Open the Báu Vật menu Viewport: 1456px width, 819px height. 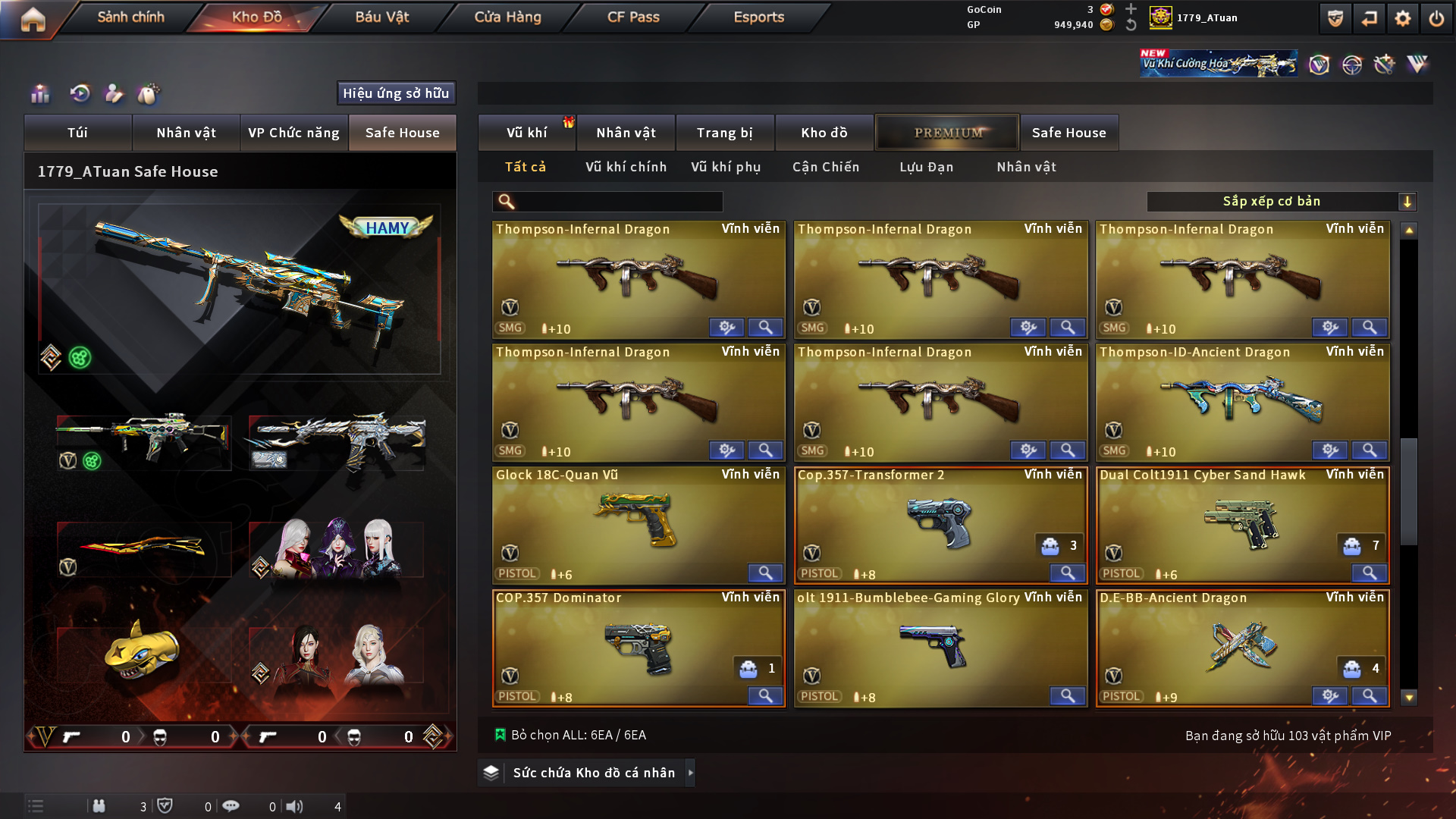(x=381, y=17)
